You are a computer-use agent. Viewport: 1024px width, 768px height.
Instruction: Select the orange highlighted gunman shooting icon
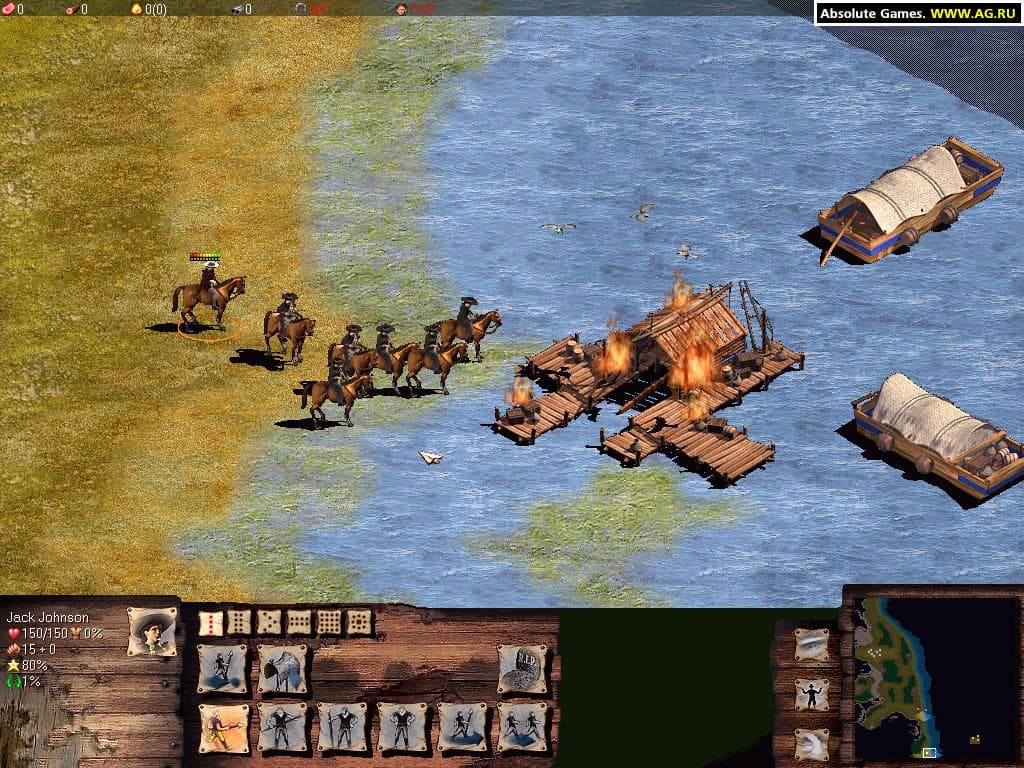coord(222,727)
